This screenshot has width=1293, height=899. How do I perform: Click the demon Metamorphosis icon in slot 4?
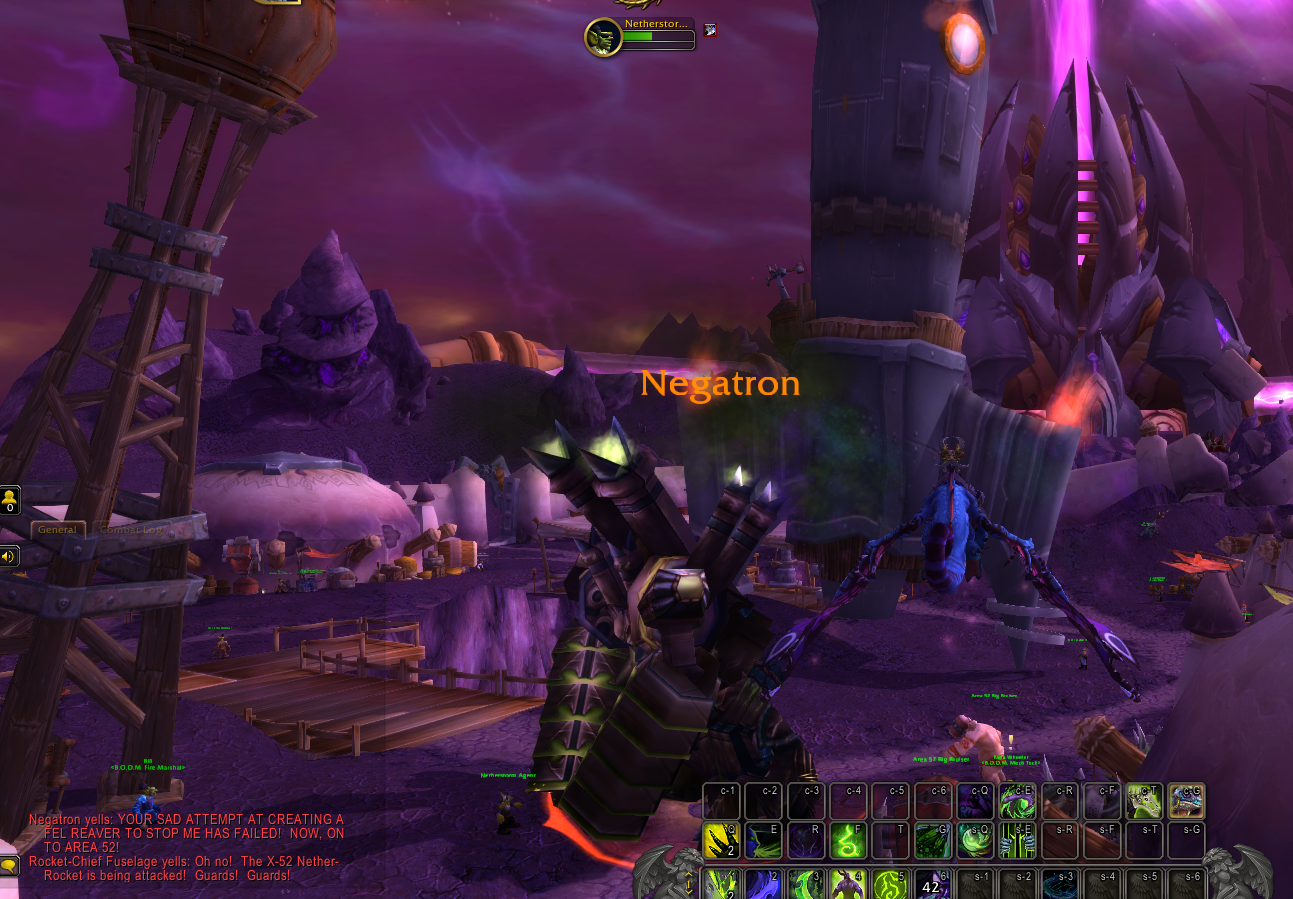pyautogui.click(x=847, y=887)
